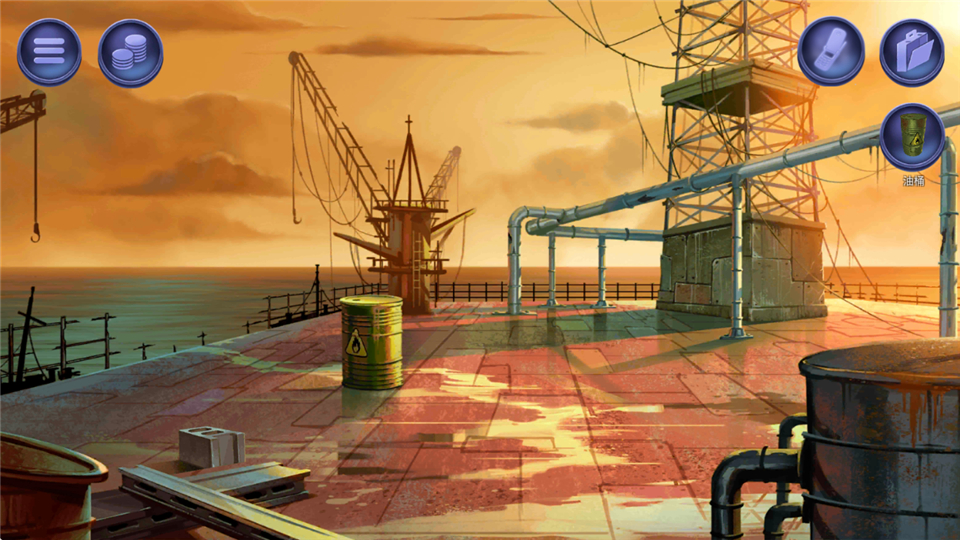Open the hamburger main menu
The image size is (960, 540).
(x=49, y=51)
